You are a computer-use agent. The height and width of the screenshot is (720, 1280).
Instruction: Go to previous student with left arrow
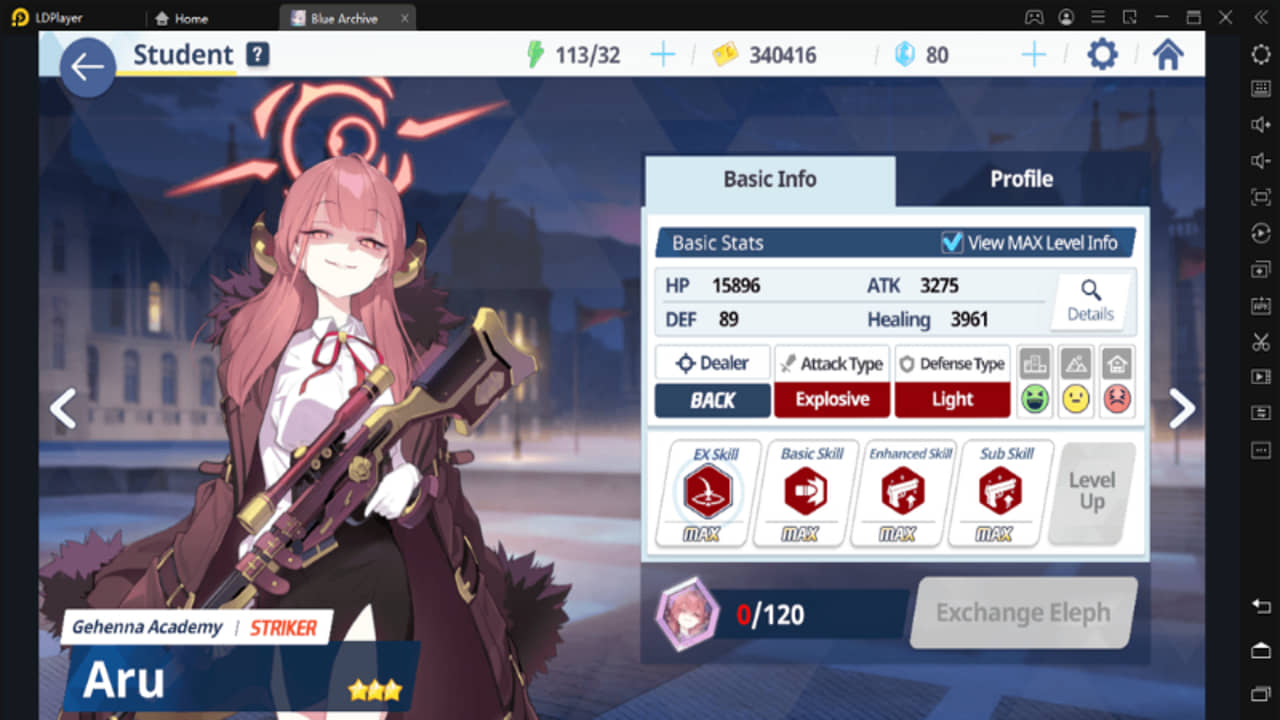62,408
